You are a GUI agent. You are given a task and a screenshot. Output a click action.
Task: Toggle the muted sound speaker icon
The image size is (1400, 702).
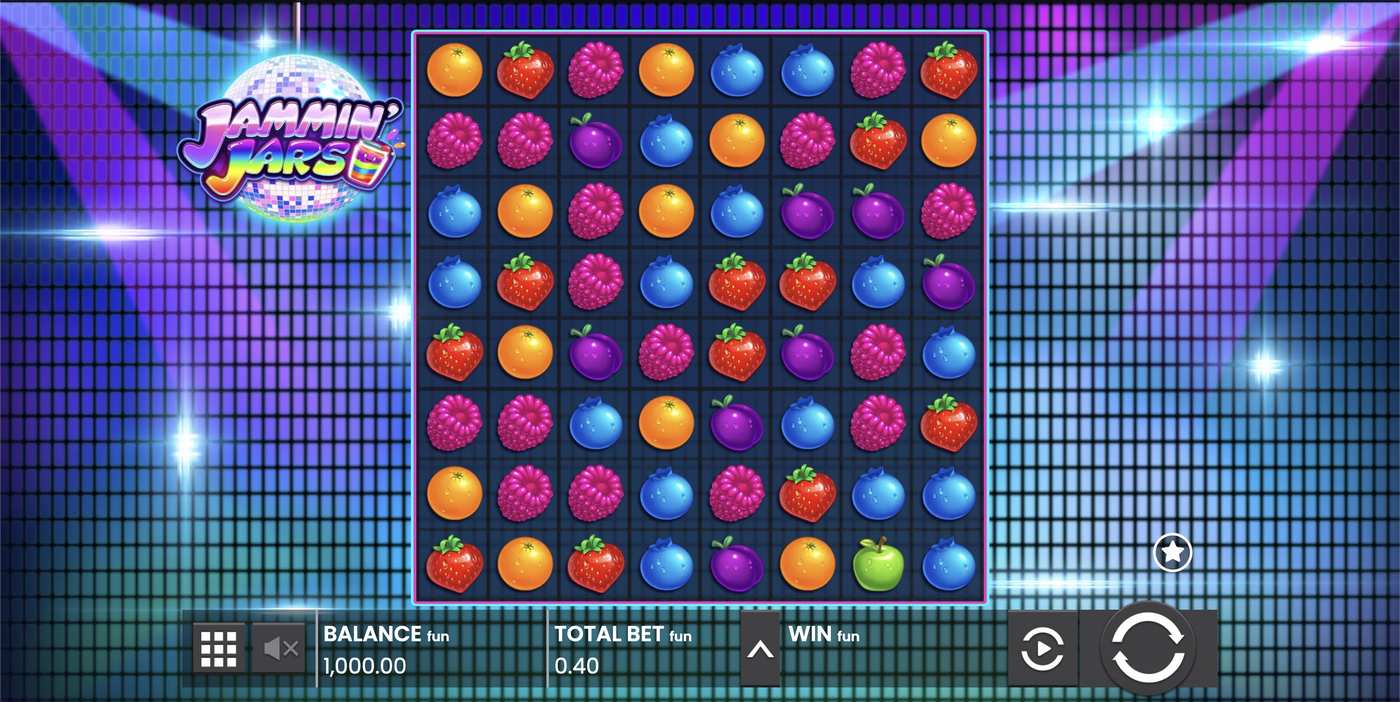pos(280,650)
